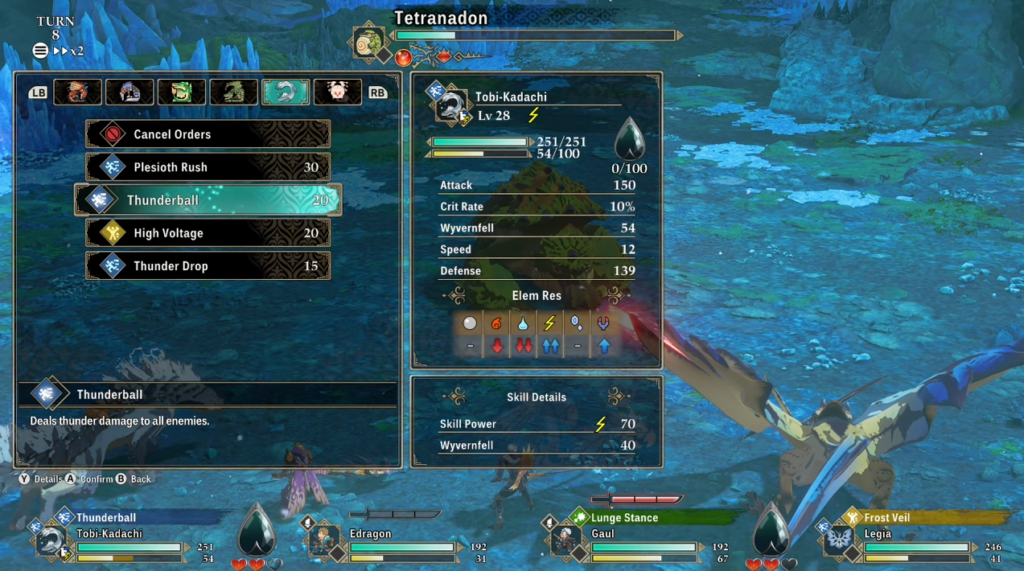Select the highlighted Tobi-Kadachi tab
This screenshot has width=1024, height=571.
[286, 92]
